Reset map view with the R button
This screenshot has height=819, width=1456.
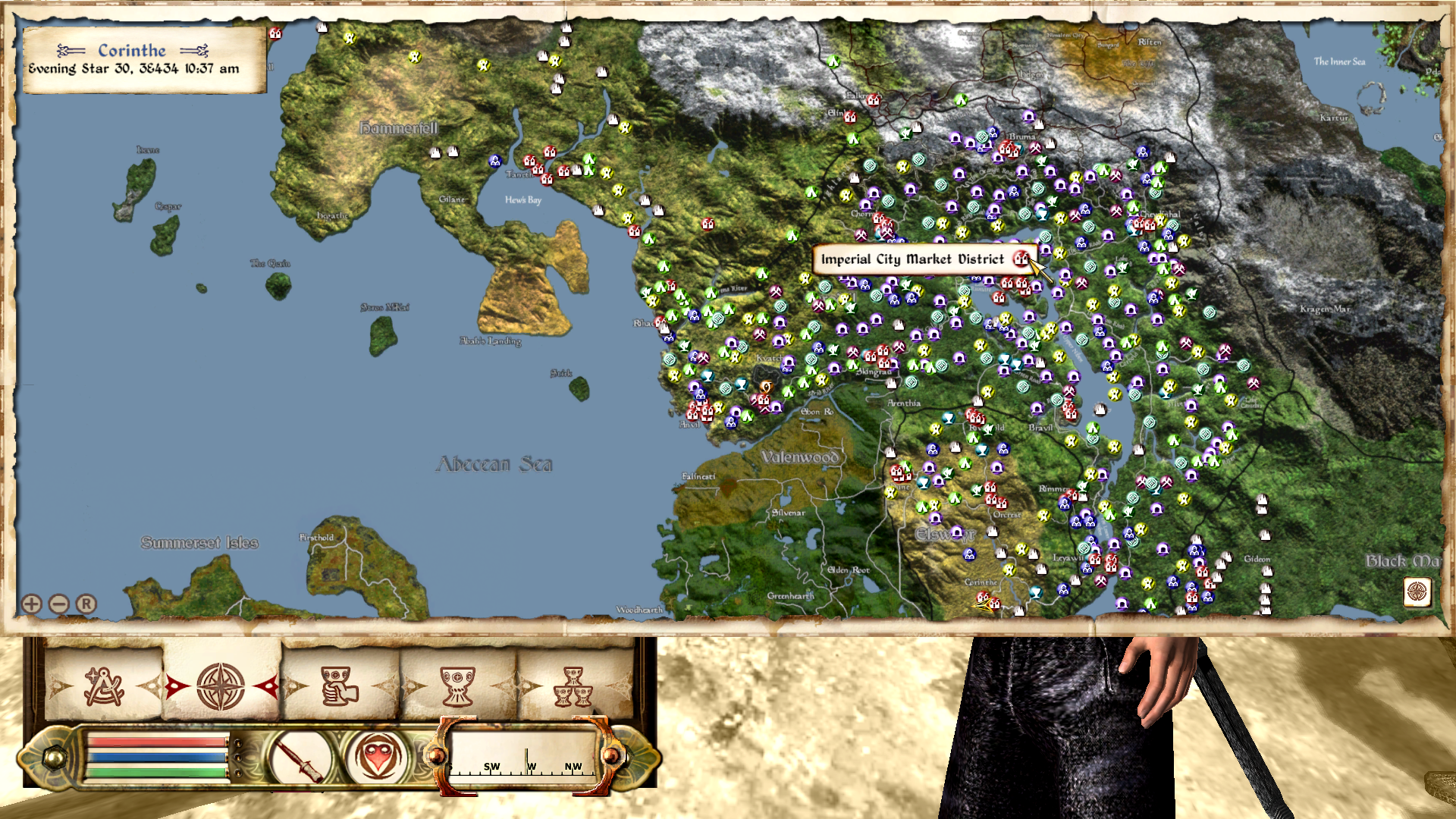(86, 604)
